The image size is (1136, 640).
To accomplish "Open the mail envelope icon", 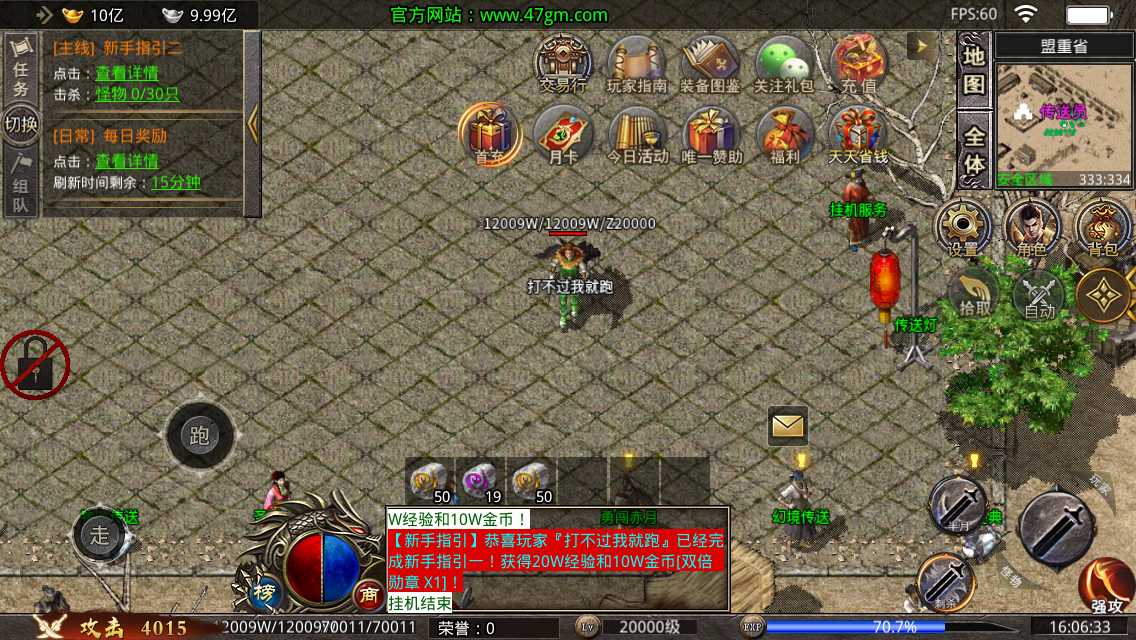I will (x=788, y=426).
